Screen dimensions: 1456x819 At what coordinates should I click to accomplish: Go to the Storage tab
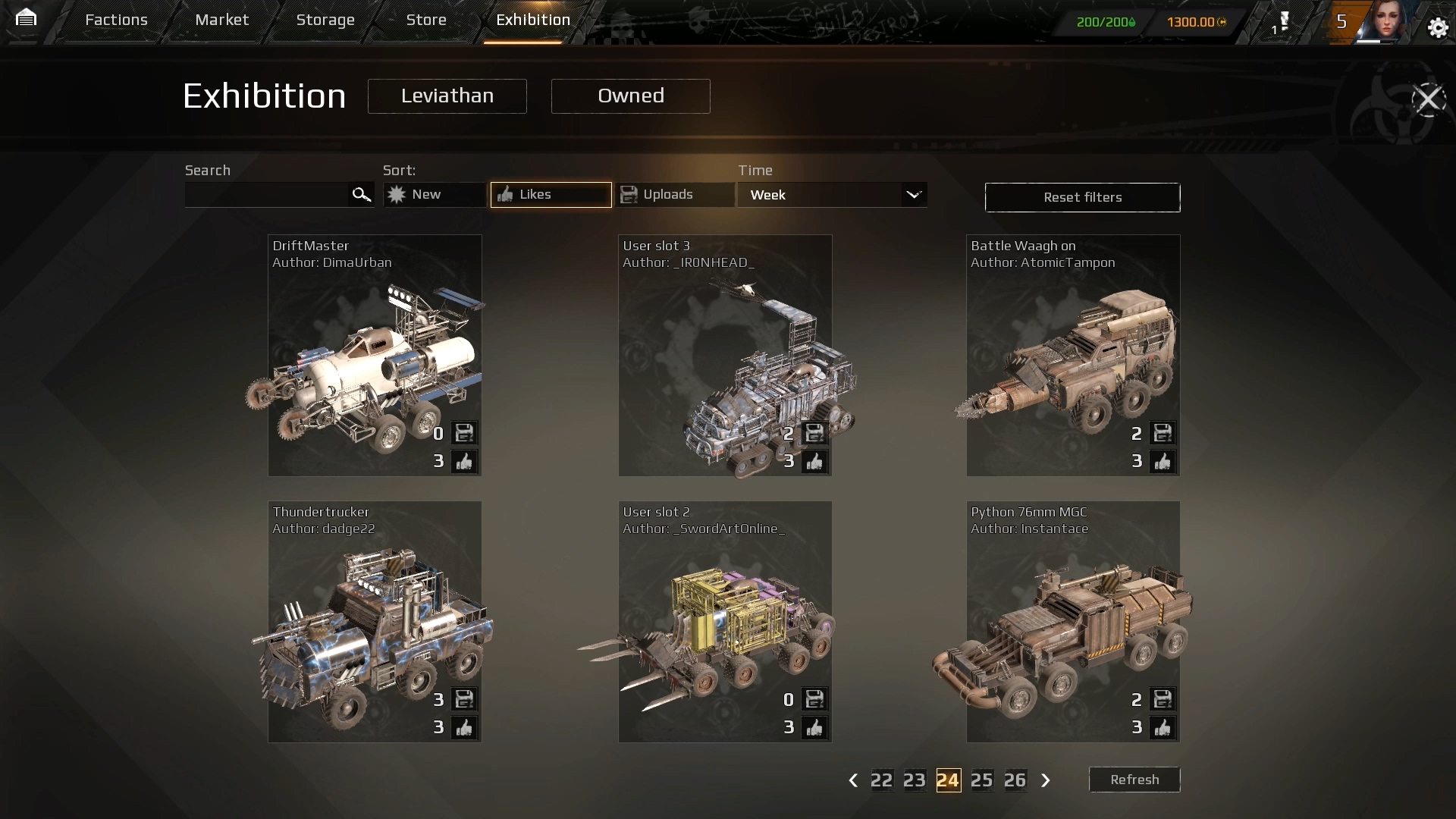pyautogui.click(x=325, y=20)
